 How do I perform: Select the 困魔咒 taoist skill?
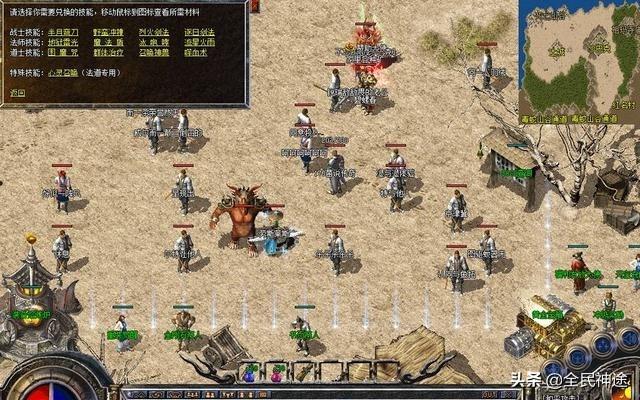click(x=64, y=52)
